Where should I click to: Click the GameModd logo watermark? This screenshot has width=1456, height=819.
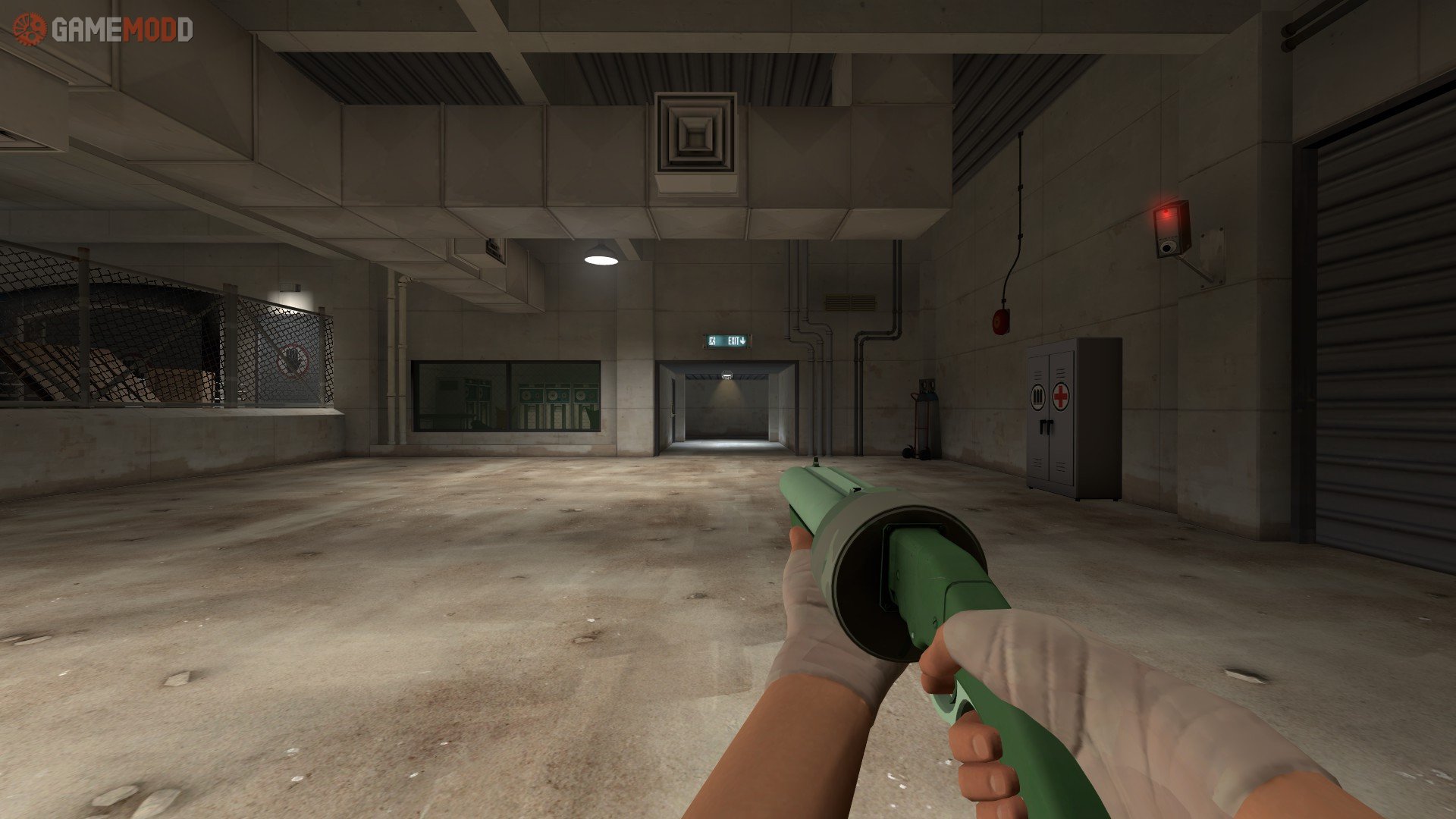click(103, 30)
